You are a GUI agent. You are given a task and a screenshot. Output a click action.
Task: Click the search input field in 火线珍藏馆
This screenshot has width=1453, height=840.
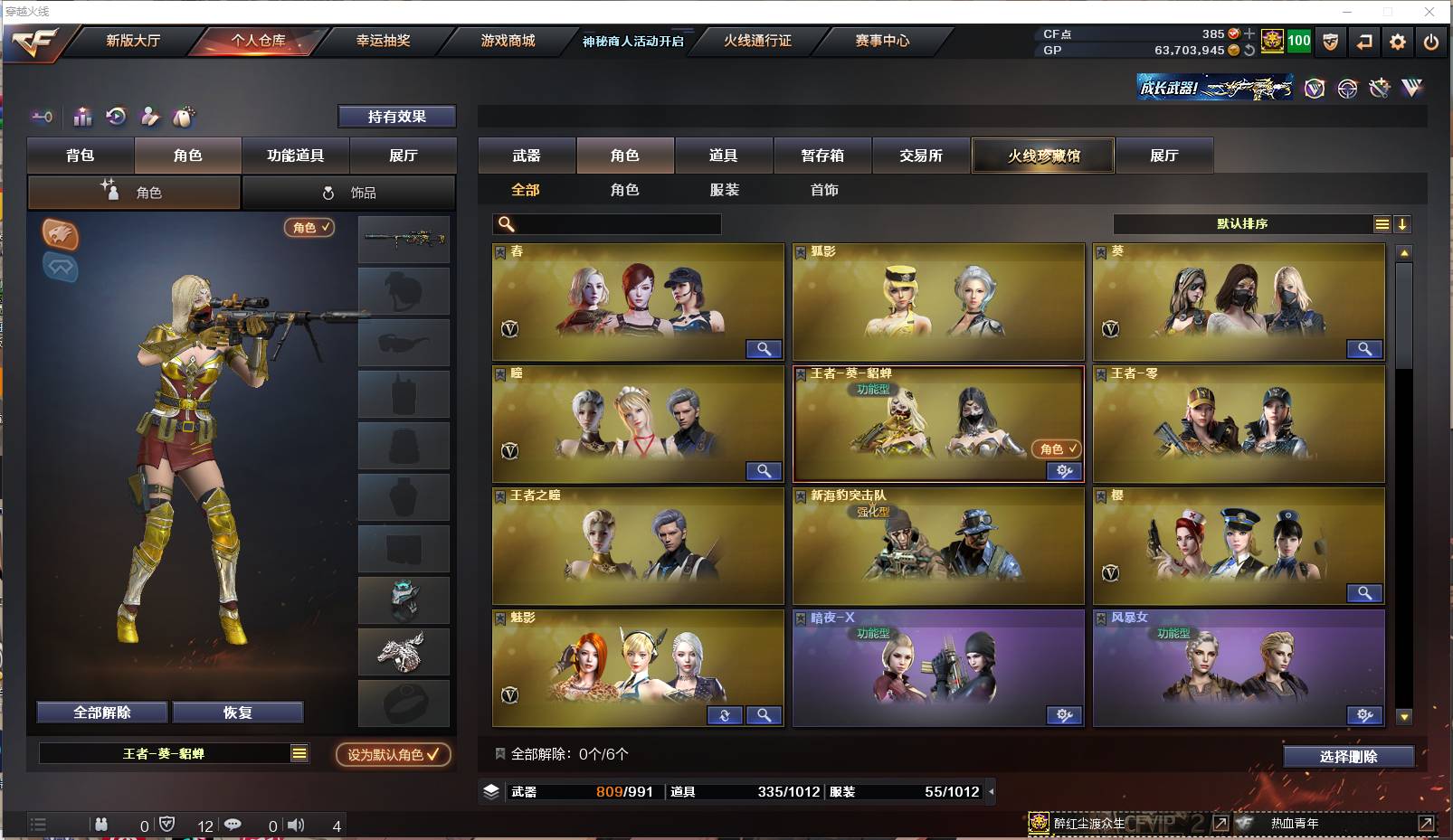(606, 223)
